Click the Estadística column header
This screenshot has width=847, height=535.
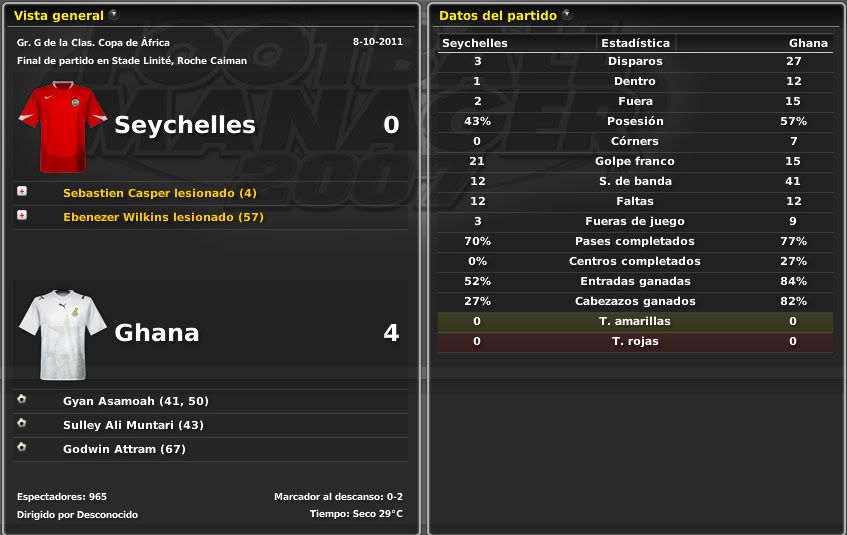(635, 43)
